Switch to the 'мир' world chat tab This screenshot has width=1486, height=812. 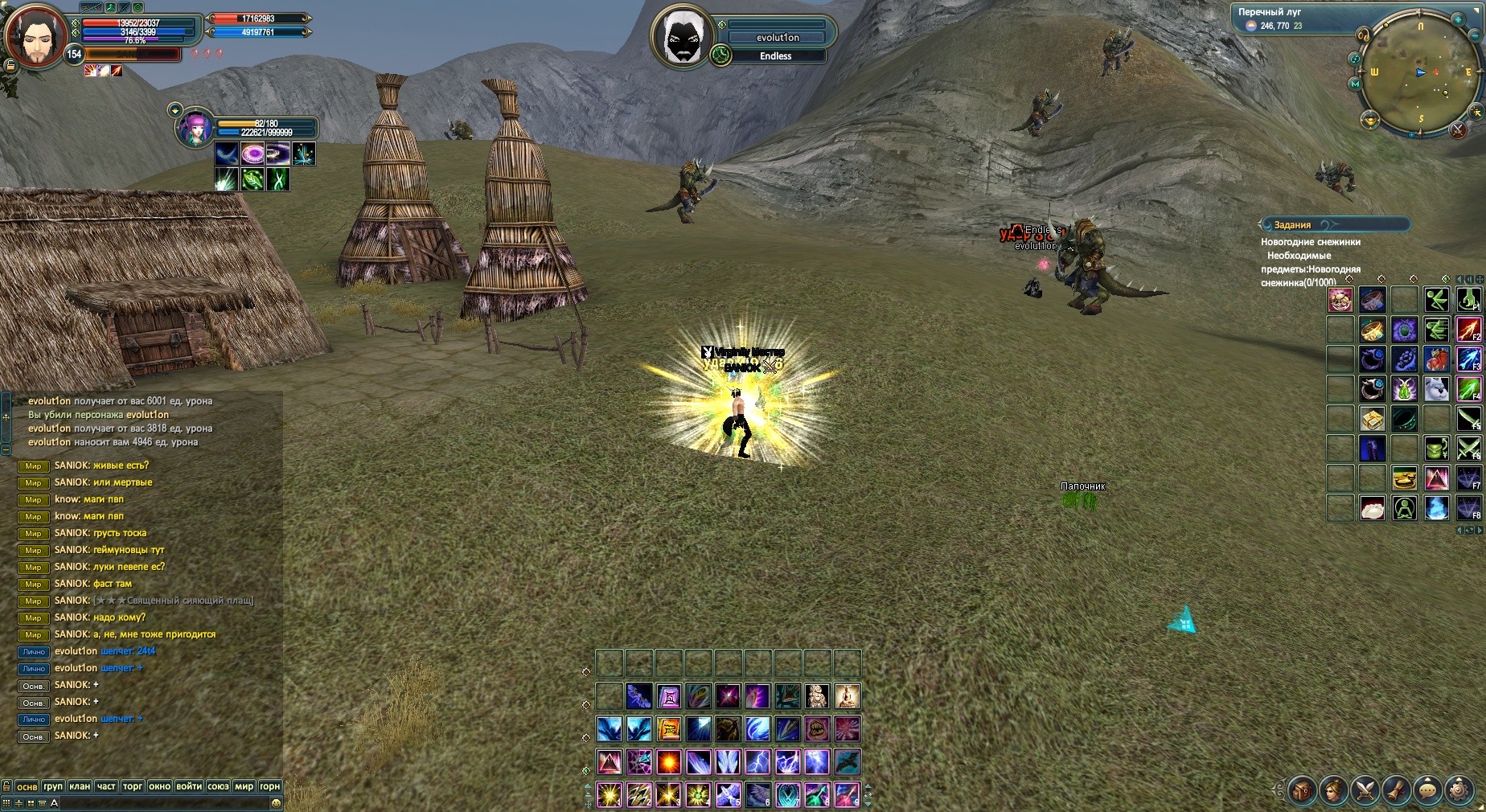click(244, 786)
